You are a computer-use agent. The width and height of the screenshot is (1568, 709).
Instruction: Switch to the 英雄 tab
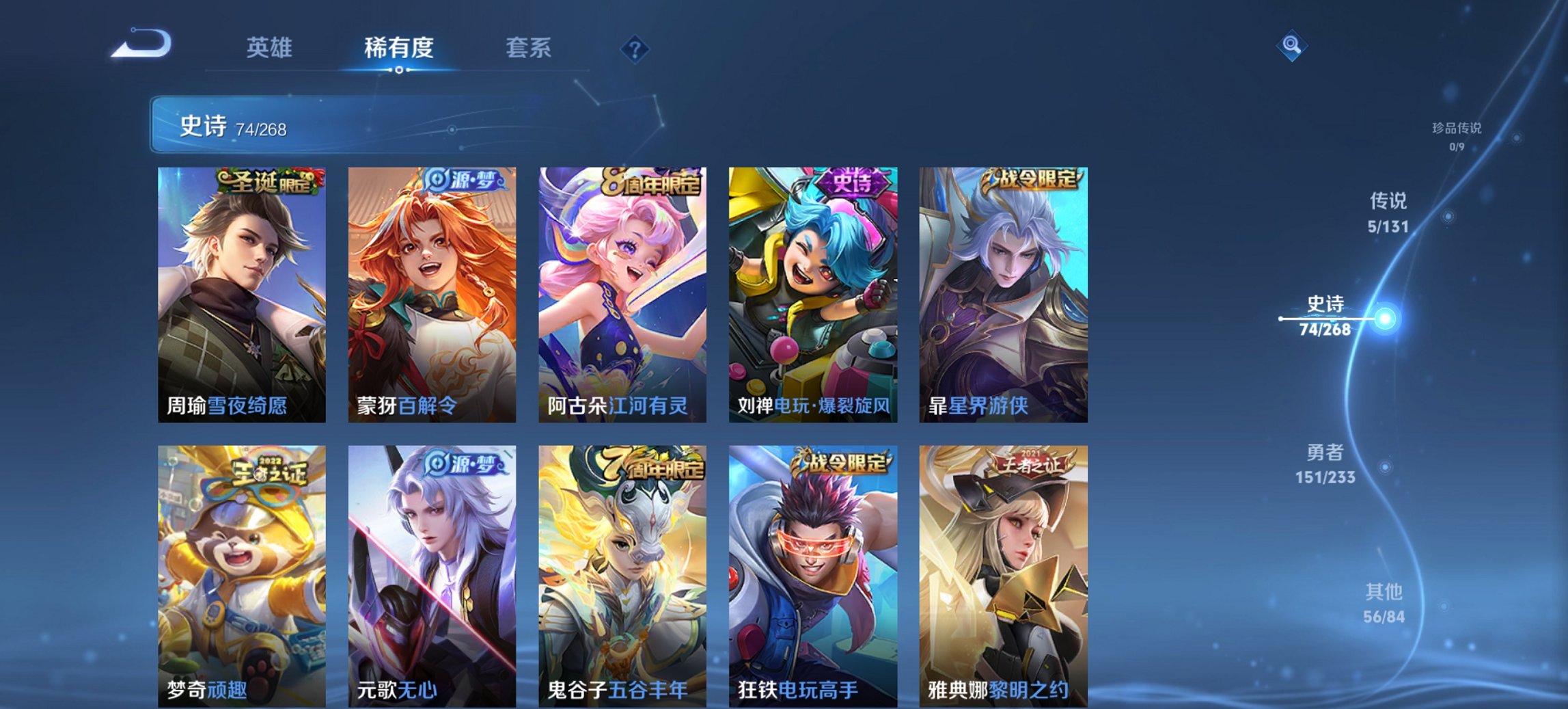click(271, 48)
